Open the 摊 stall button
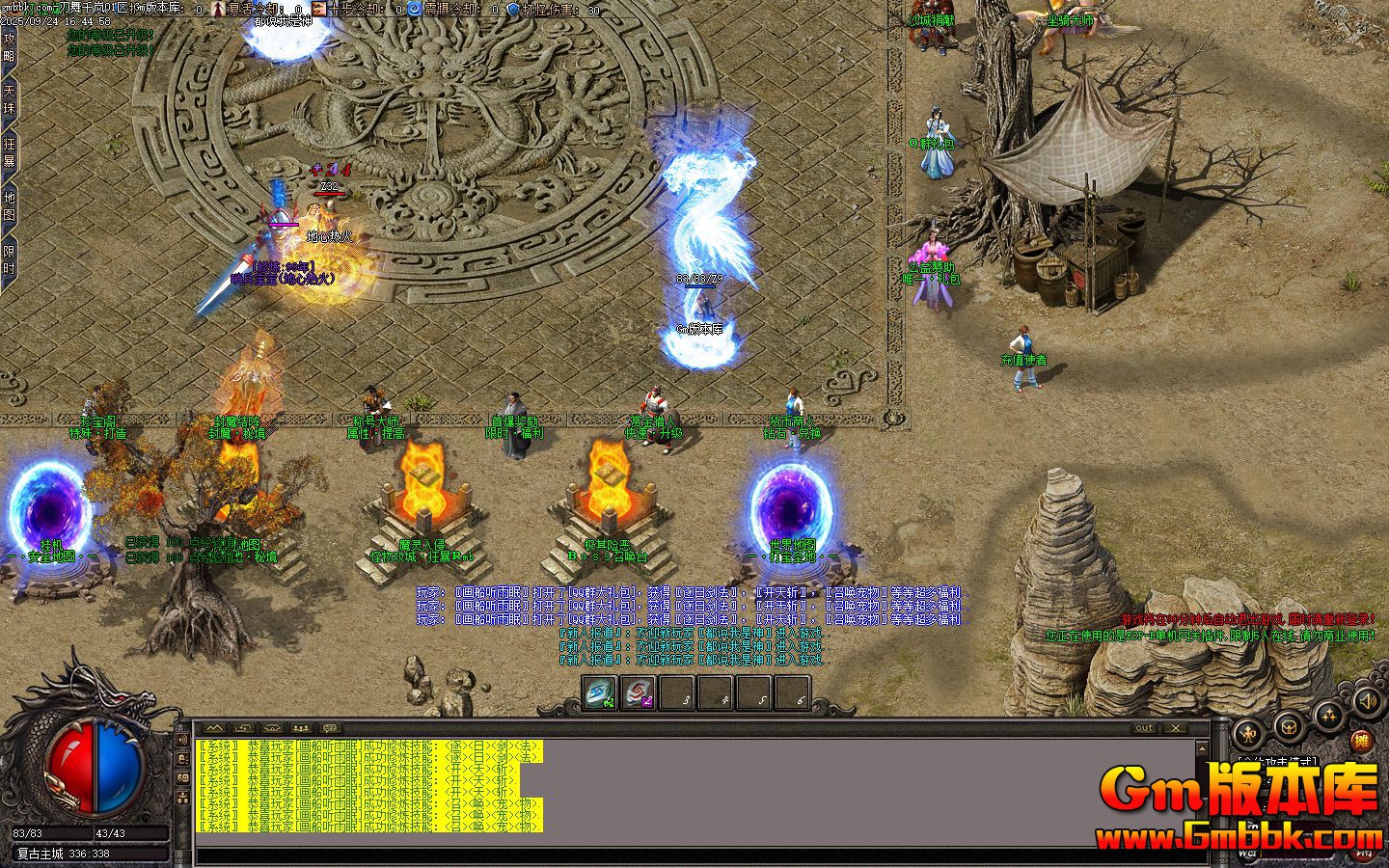The width and height of the screenshot is (1389, 868). point(1361,741)
